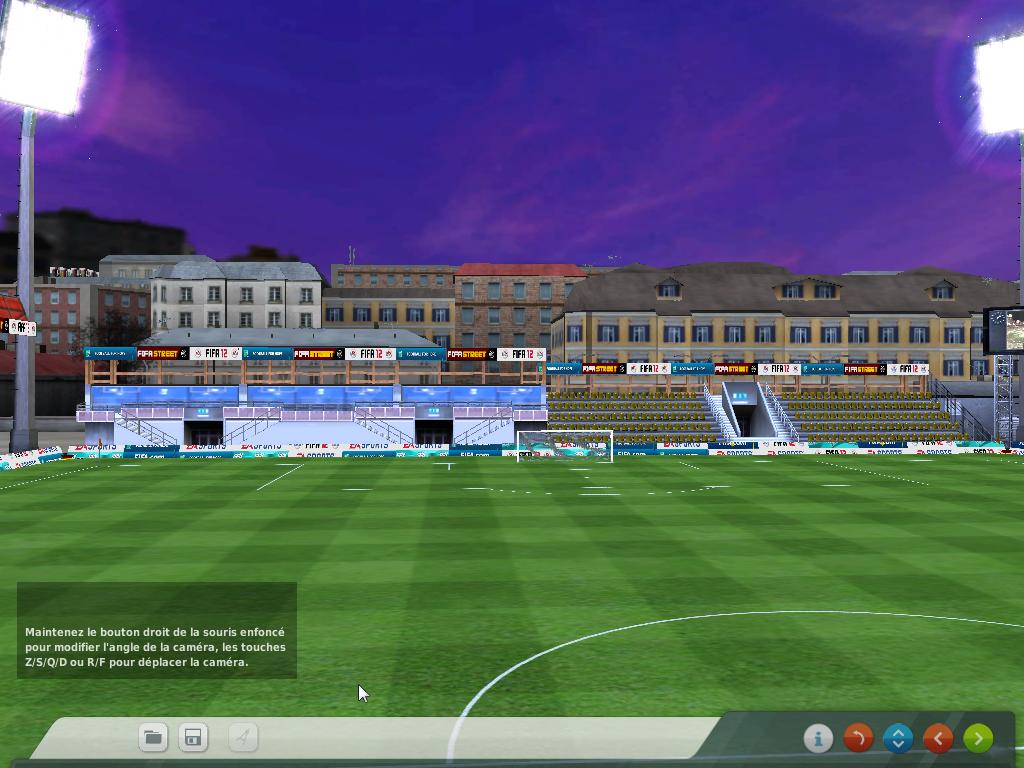Continue with the green right arrow
Screen dimensions: 1024x768
tap(978, 738)
